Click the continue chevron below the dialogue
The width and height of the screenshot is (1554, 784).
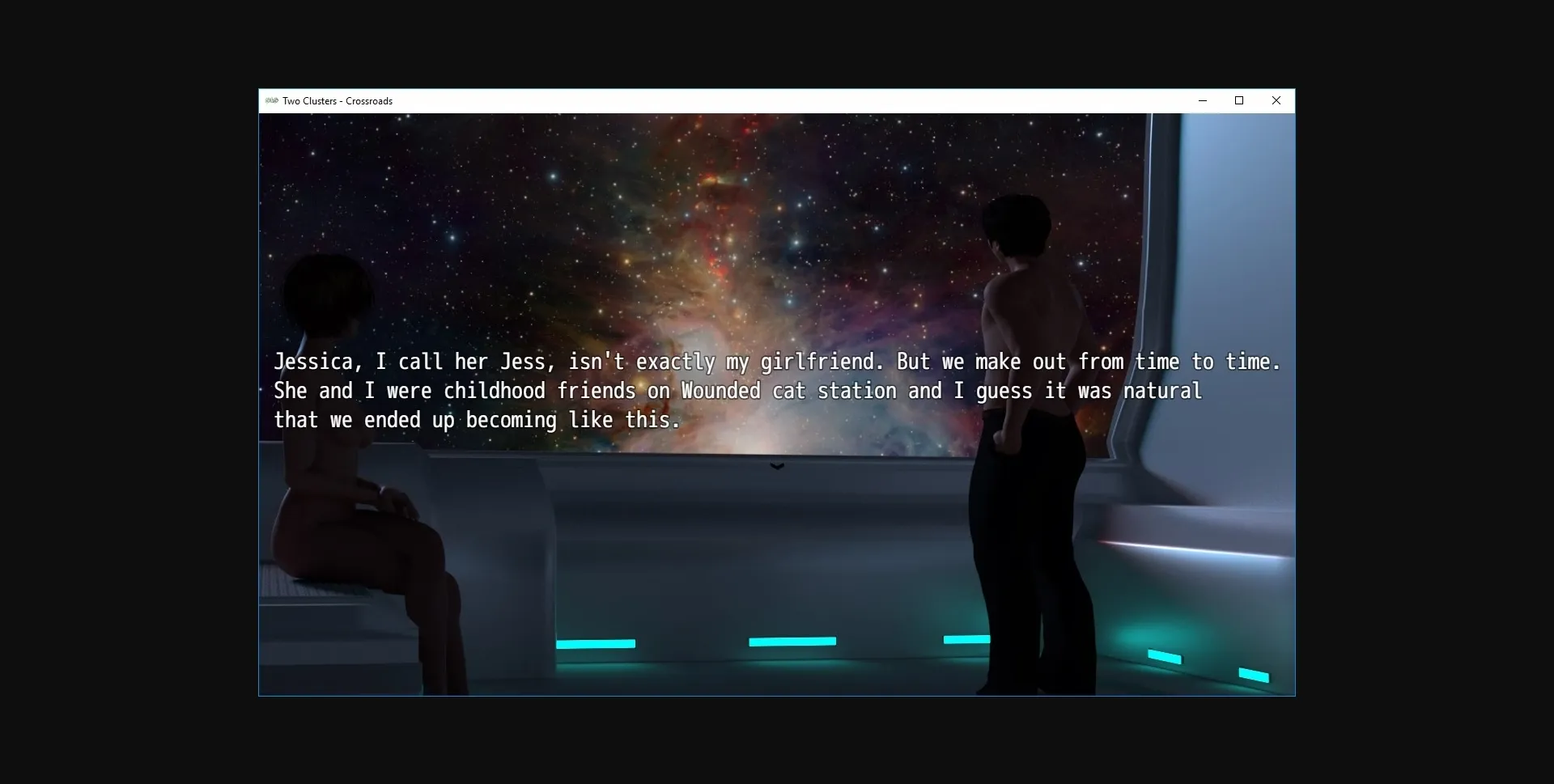click(776, 466)
